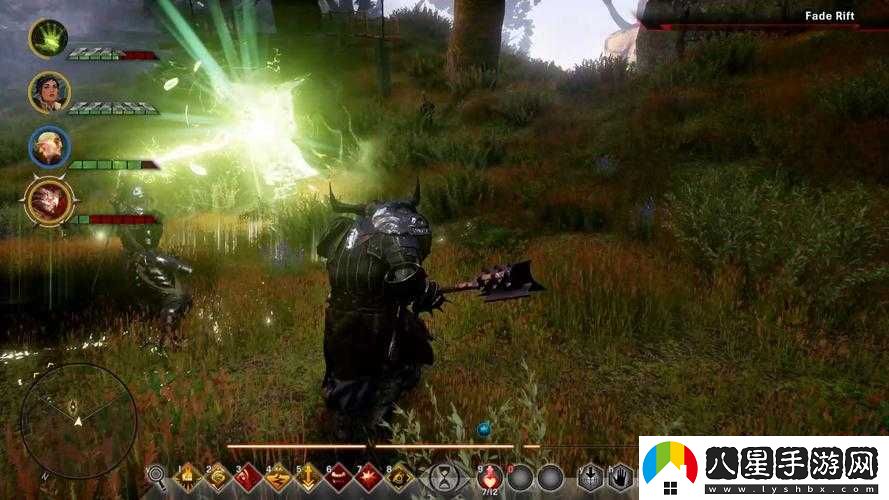
Task: Select the glowing green hand party portrait
Action: (48, 38)
